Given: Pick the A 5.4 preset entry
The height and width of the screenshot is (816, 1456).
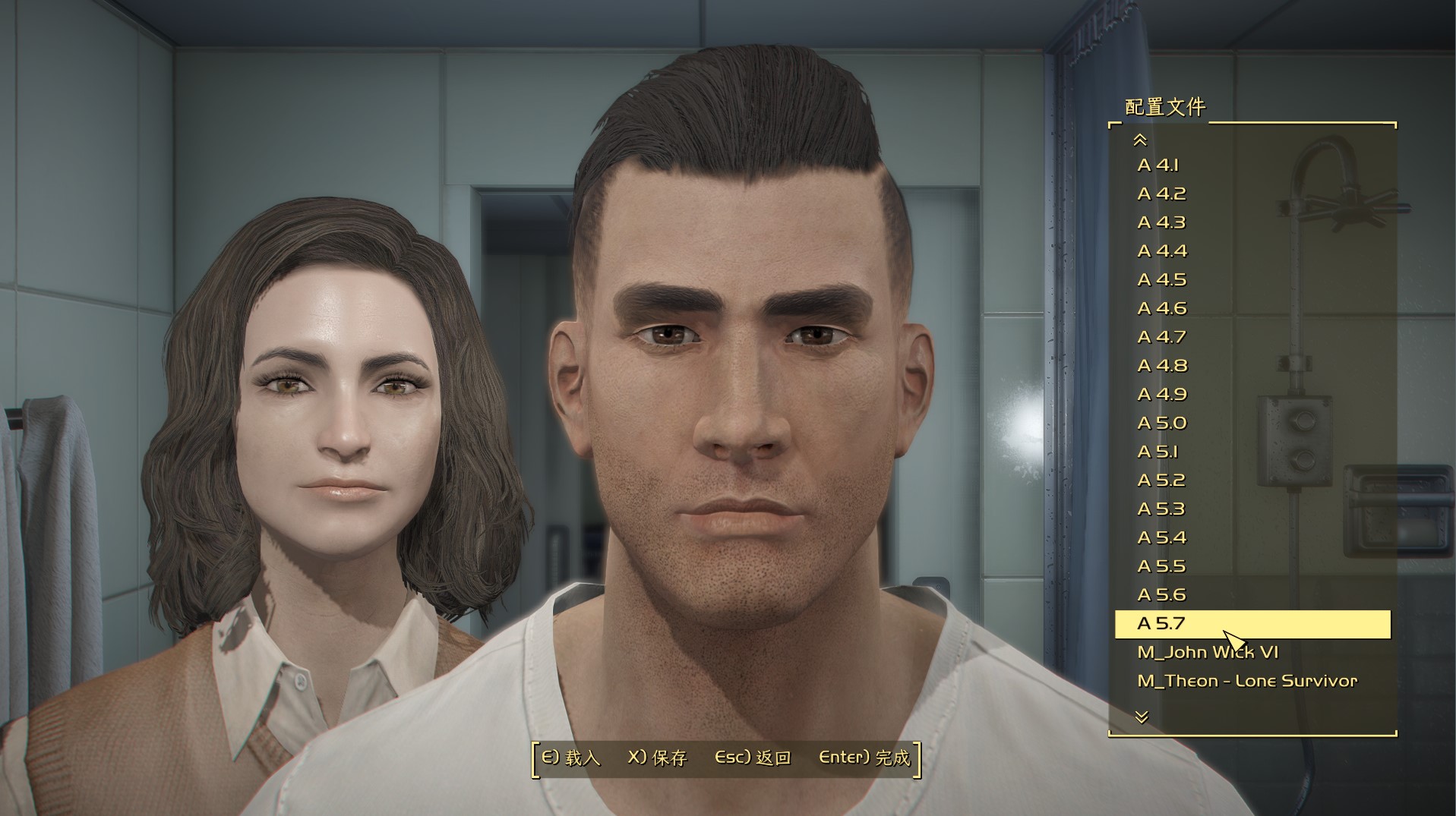Looking at the screenshot, I should tap(1161, 537).
